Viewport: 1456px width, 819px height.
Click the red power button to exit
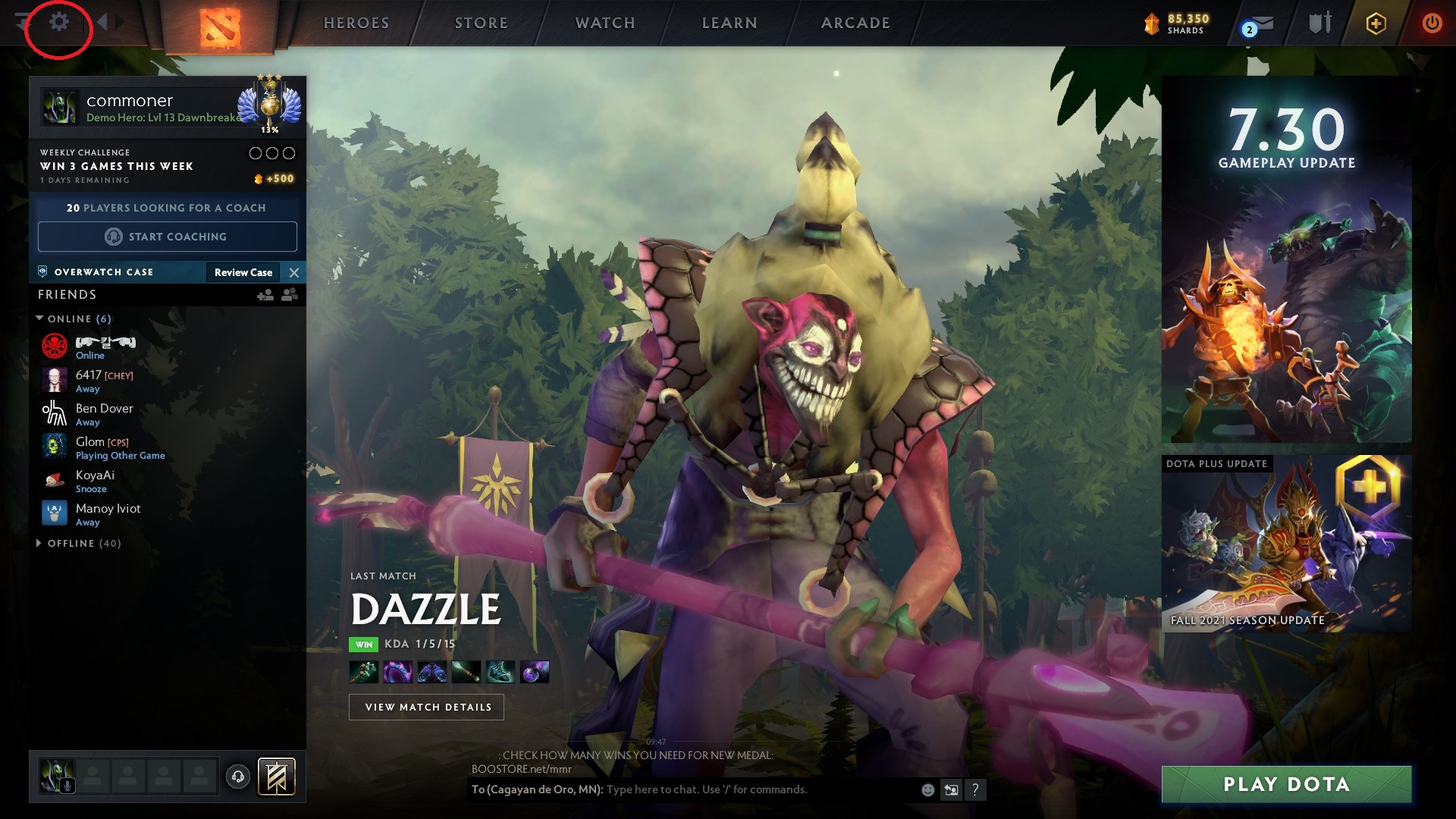(1433, 23)
